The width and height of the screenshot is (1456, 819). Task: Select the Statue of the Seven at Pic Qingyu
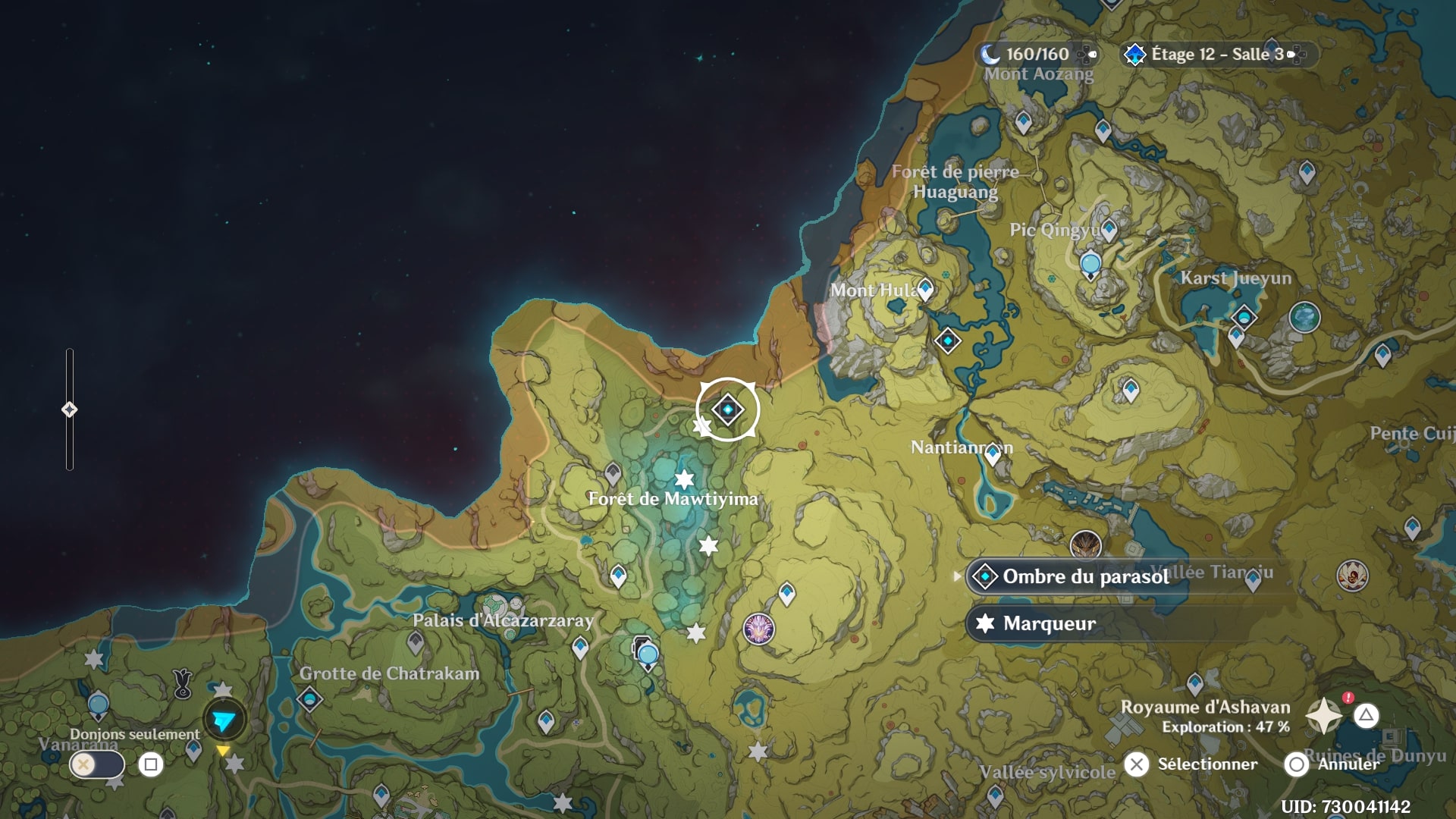click(x=1090, y=261)
